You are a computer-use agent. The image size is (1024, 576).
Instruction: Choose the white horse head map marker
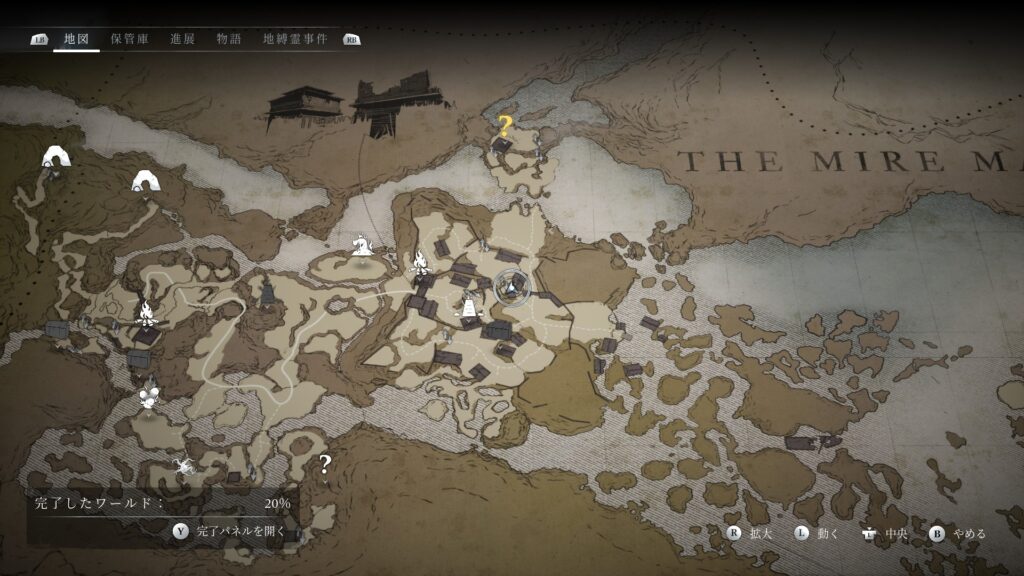click(360, 244)
